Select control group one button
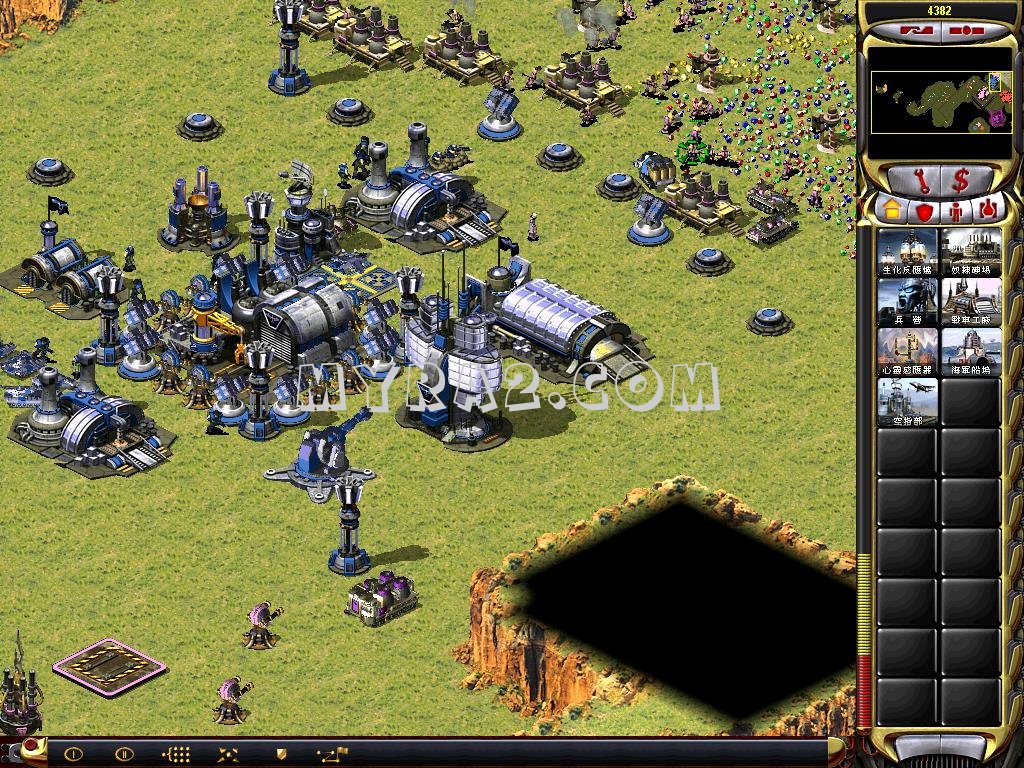The image size is (1024, 768). point(74,754)
